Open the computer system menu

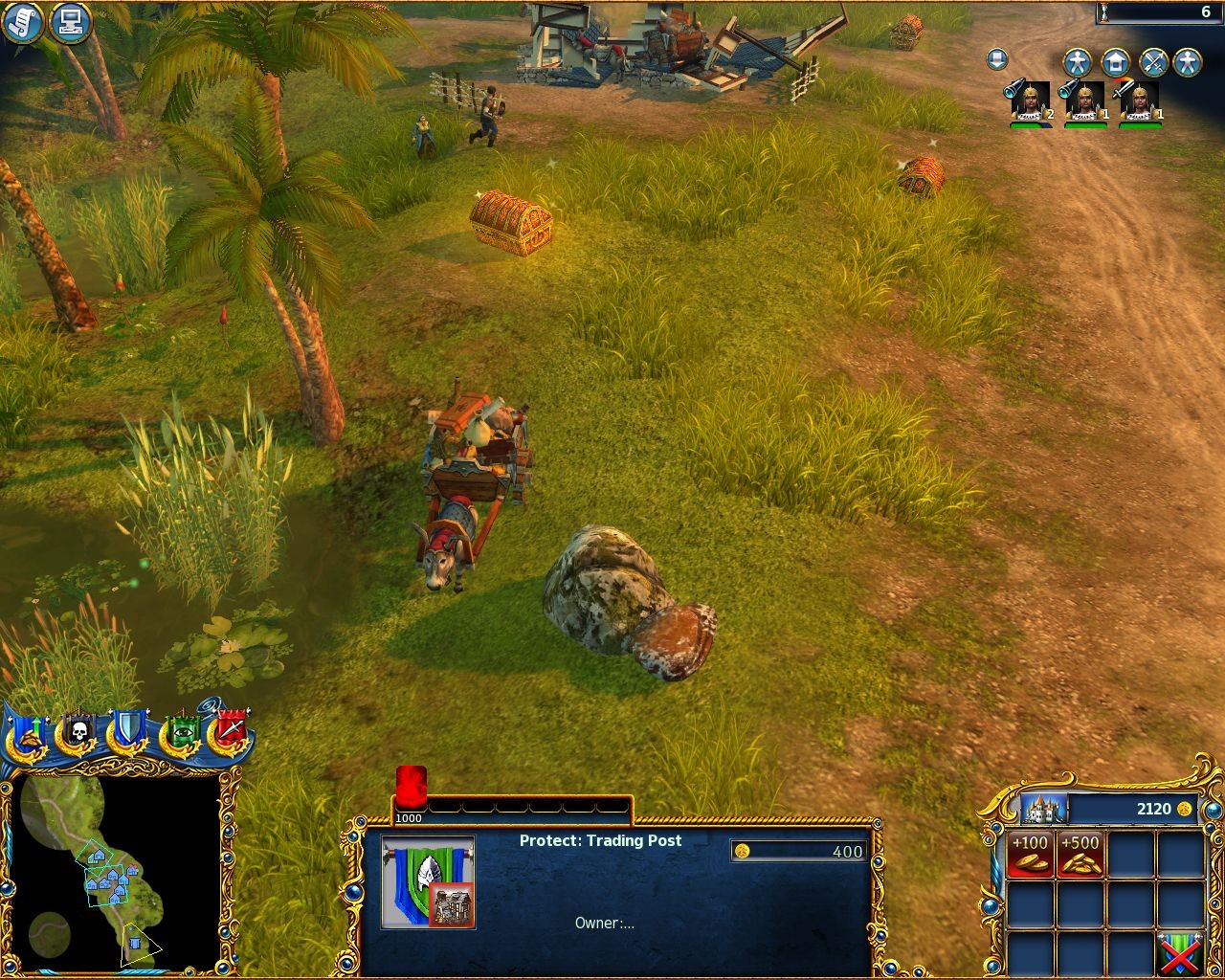70,23
